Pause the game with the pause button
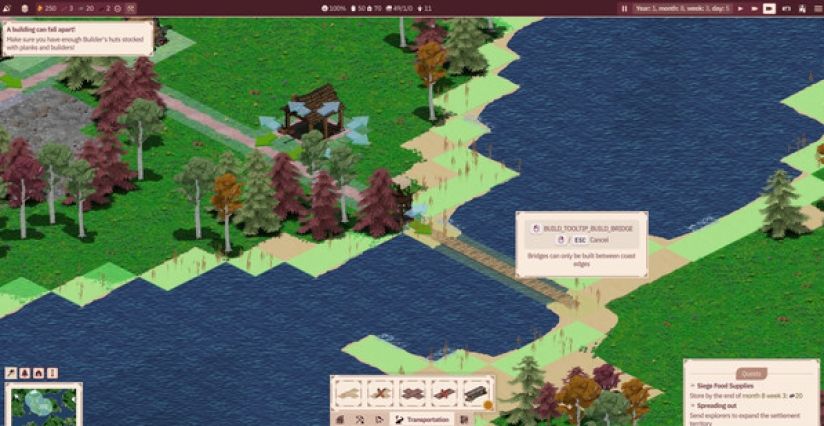Screen dimensions: 824x426 (x=625, y=8)
